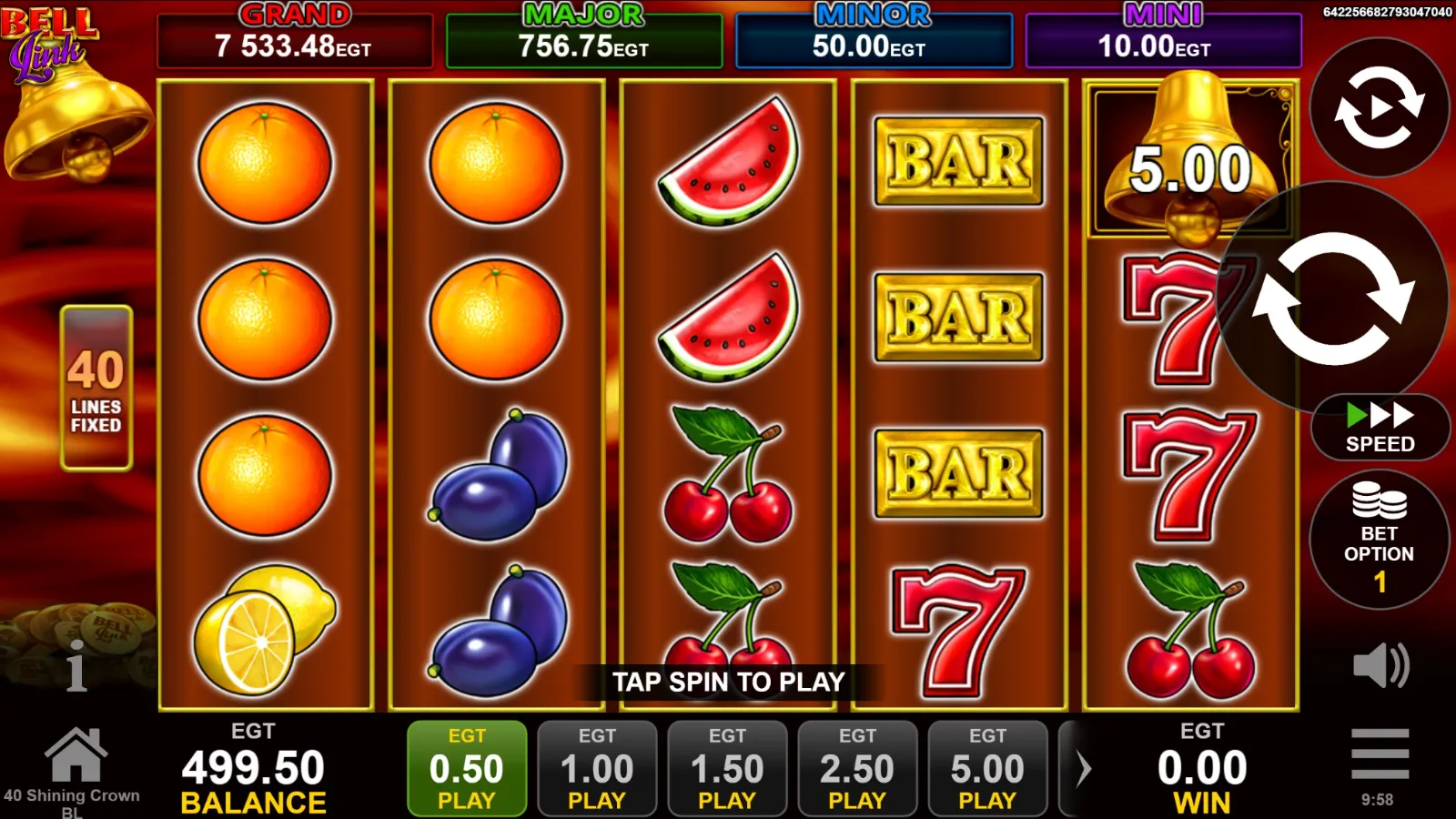Set the bet to 2.50 EGT
Screen dimensions: 1456x819
pos(857,769)
